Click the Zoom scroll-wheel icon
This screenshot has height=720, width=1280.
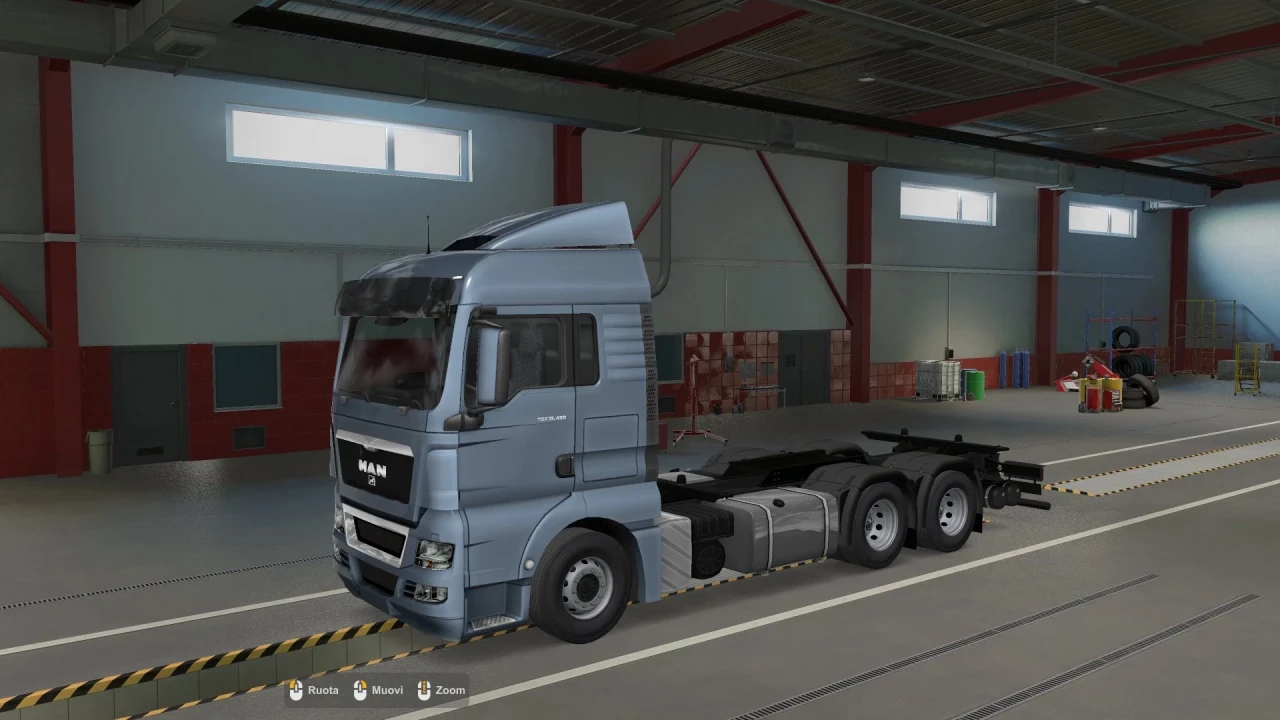tap(424, 690)
